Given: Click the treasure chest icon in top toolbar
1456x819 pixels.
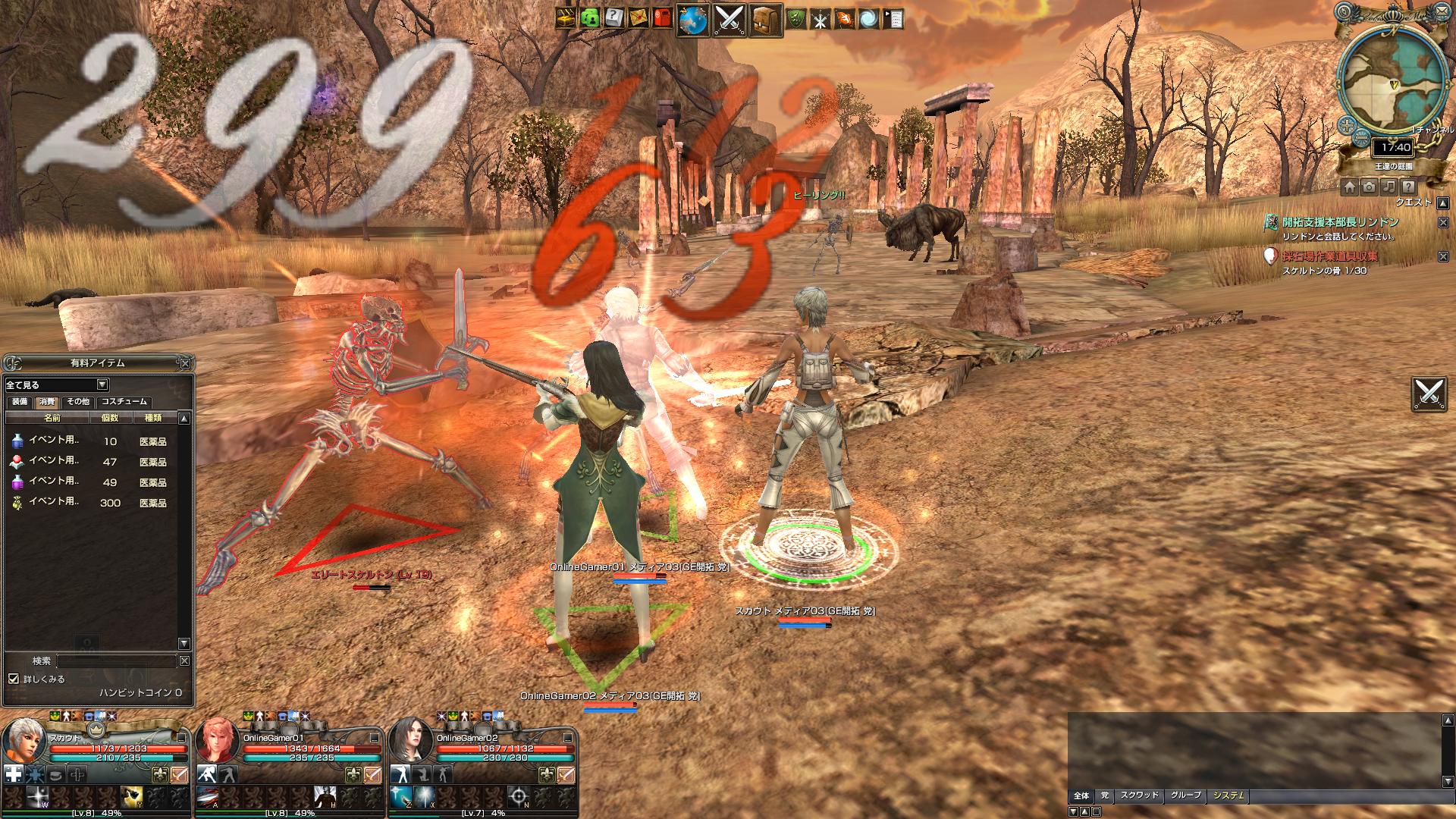Looking at the screenshot, I should tap(566, 18).
